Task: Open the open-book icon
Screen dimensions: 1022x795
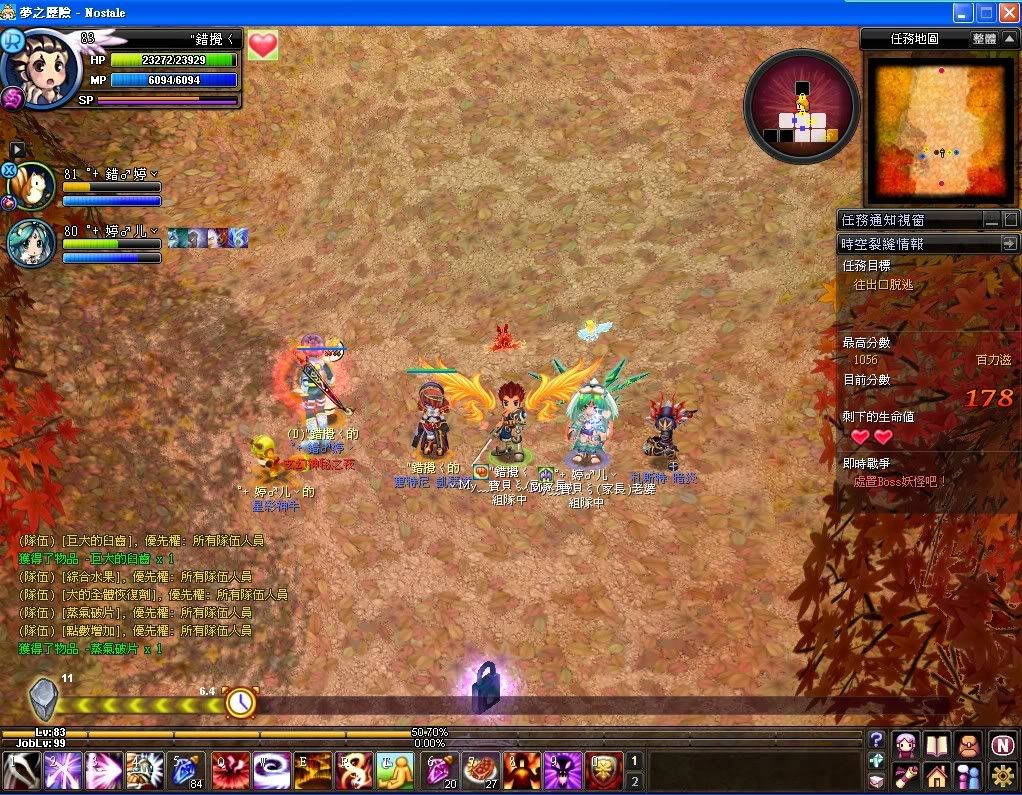Action: (937, 745)
